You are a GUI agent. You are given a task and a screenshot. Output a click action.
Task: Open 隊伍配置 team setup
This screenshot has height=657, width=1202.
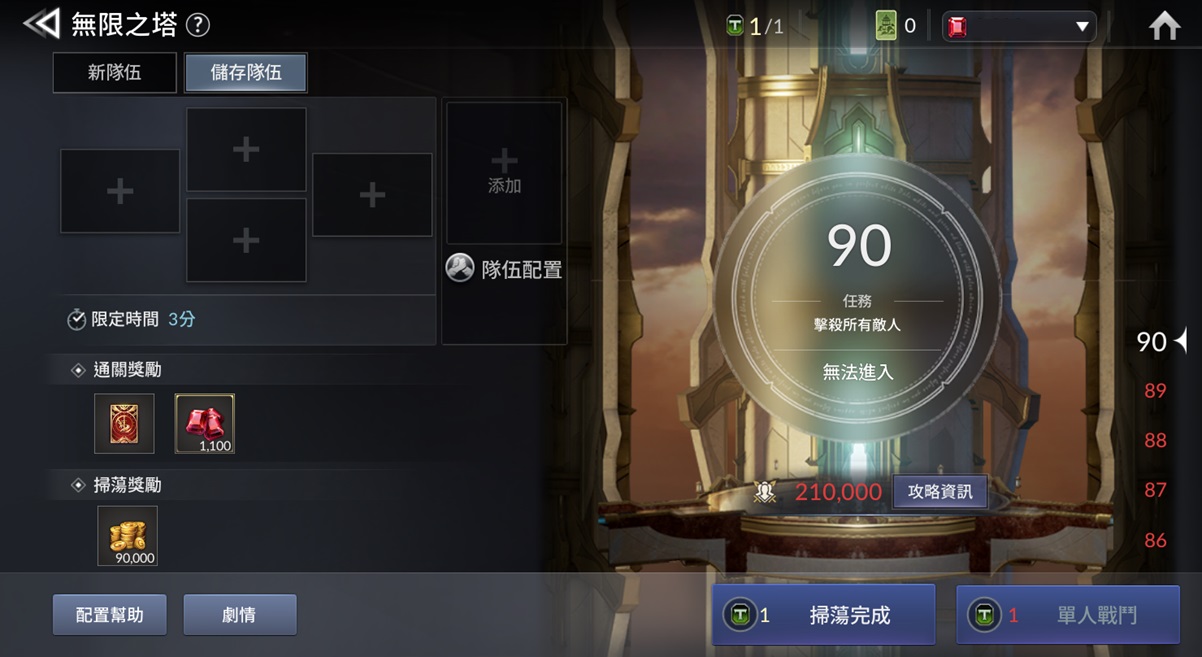point(505,269)
